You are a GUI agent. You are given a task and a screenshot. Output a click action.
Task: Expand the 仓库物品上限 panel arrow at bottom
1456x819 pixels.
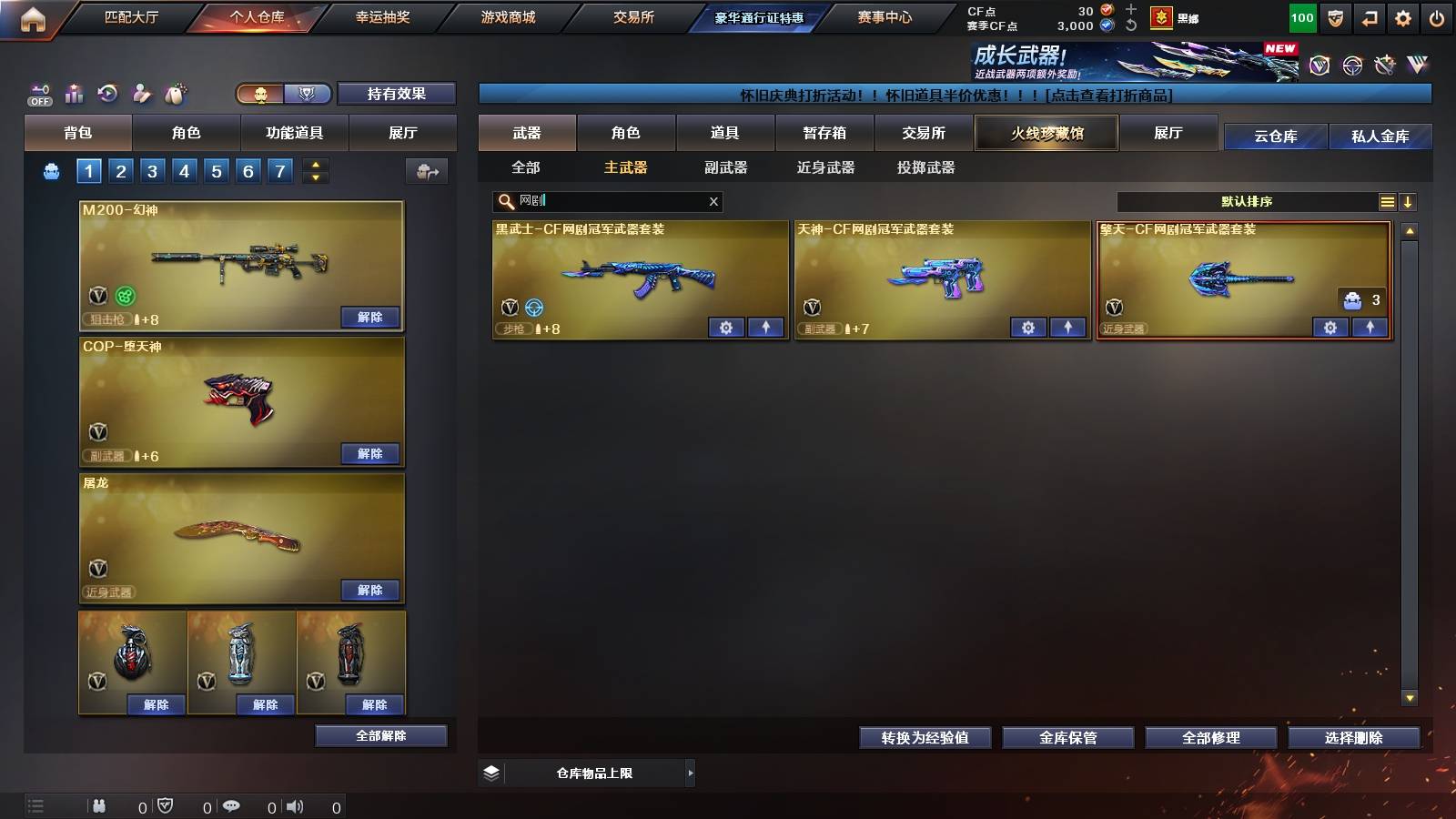[689, 773]
